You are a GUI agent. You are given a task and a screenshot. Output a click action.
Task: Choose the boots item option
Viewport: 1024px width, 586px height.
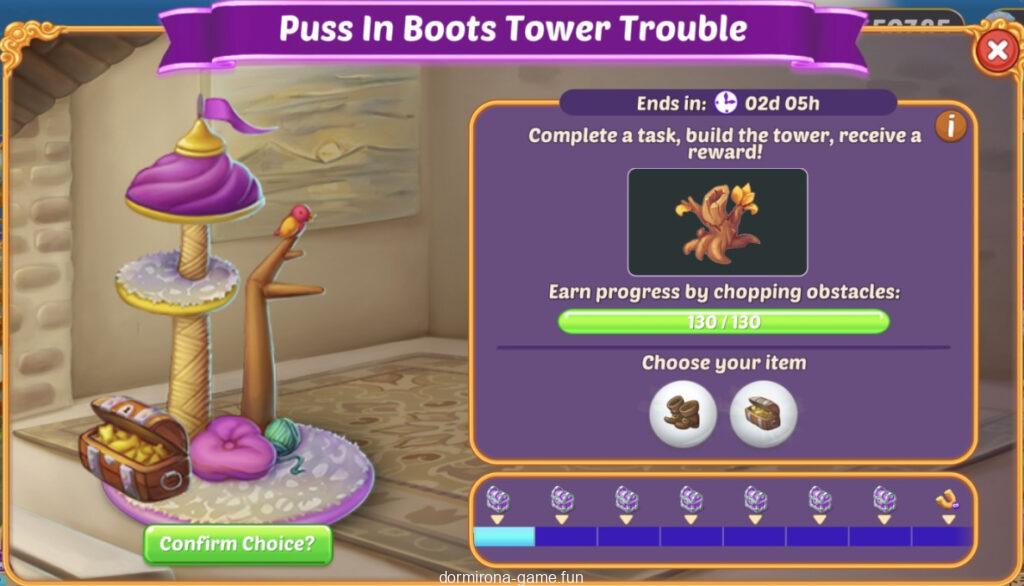point(683,413)
